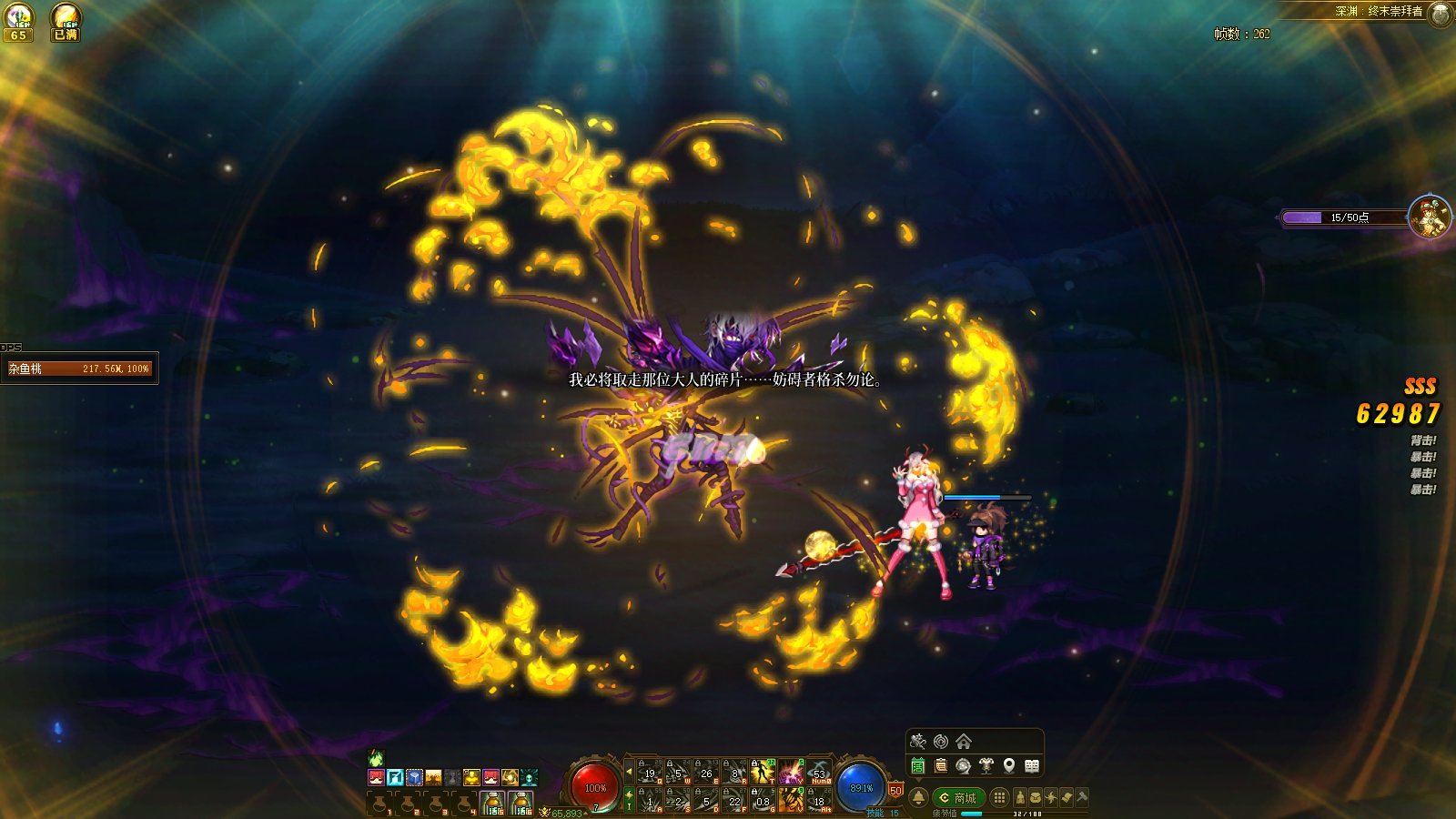Open the 商城 shop button
Image resolution: width=1456 pixels, height=819 pixels.
point(958,798)
